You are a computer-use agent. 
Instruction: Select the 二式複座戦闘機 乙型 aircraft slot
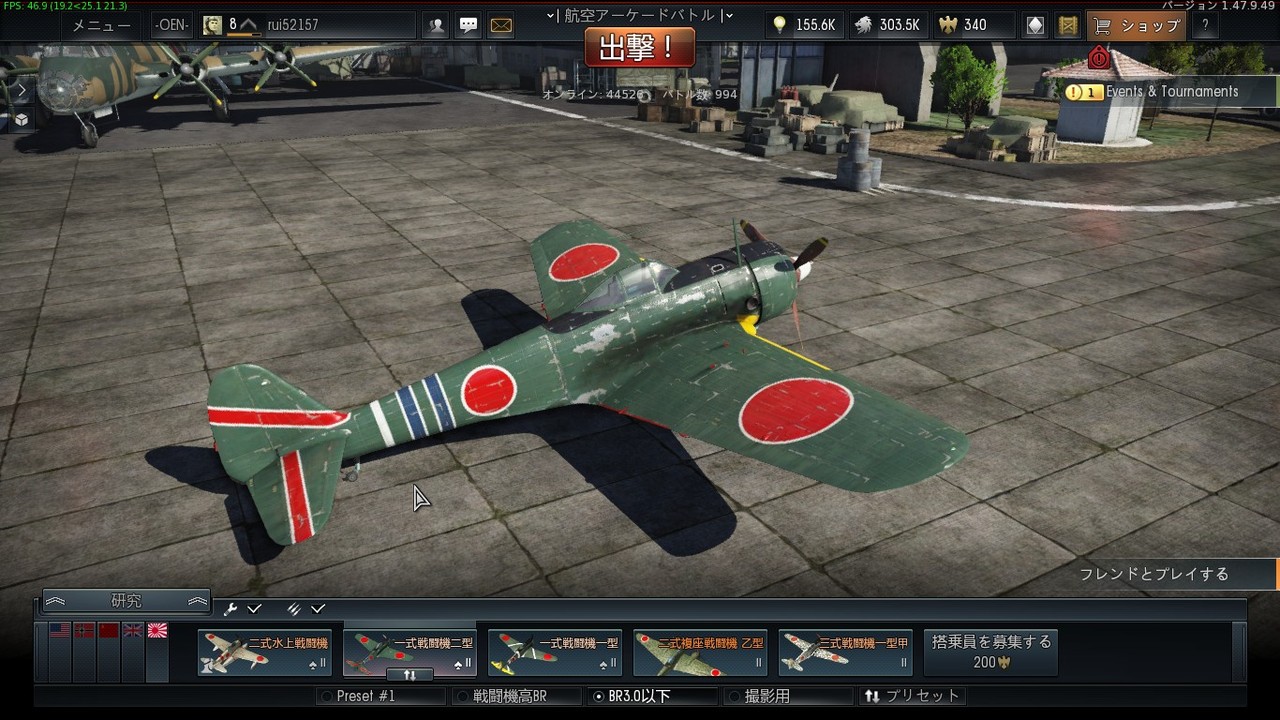[700, 653]
